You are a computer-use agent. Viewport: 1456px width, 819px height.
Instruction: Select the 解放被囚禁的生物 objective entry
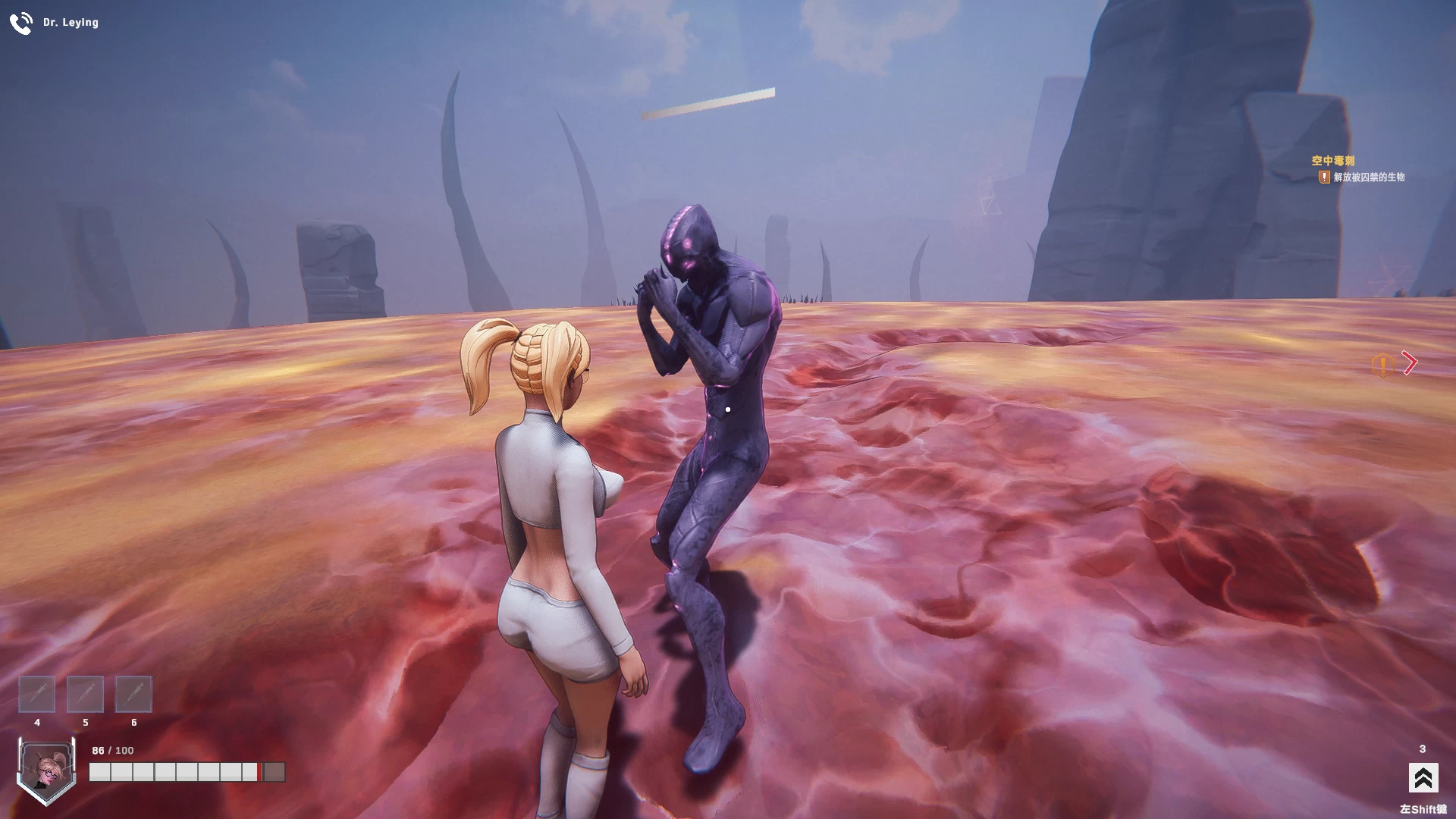pos(1368,177)
